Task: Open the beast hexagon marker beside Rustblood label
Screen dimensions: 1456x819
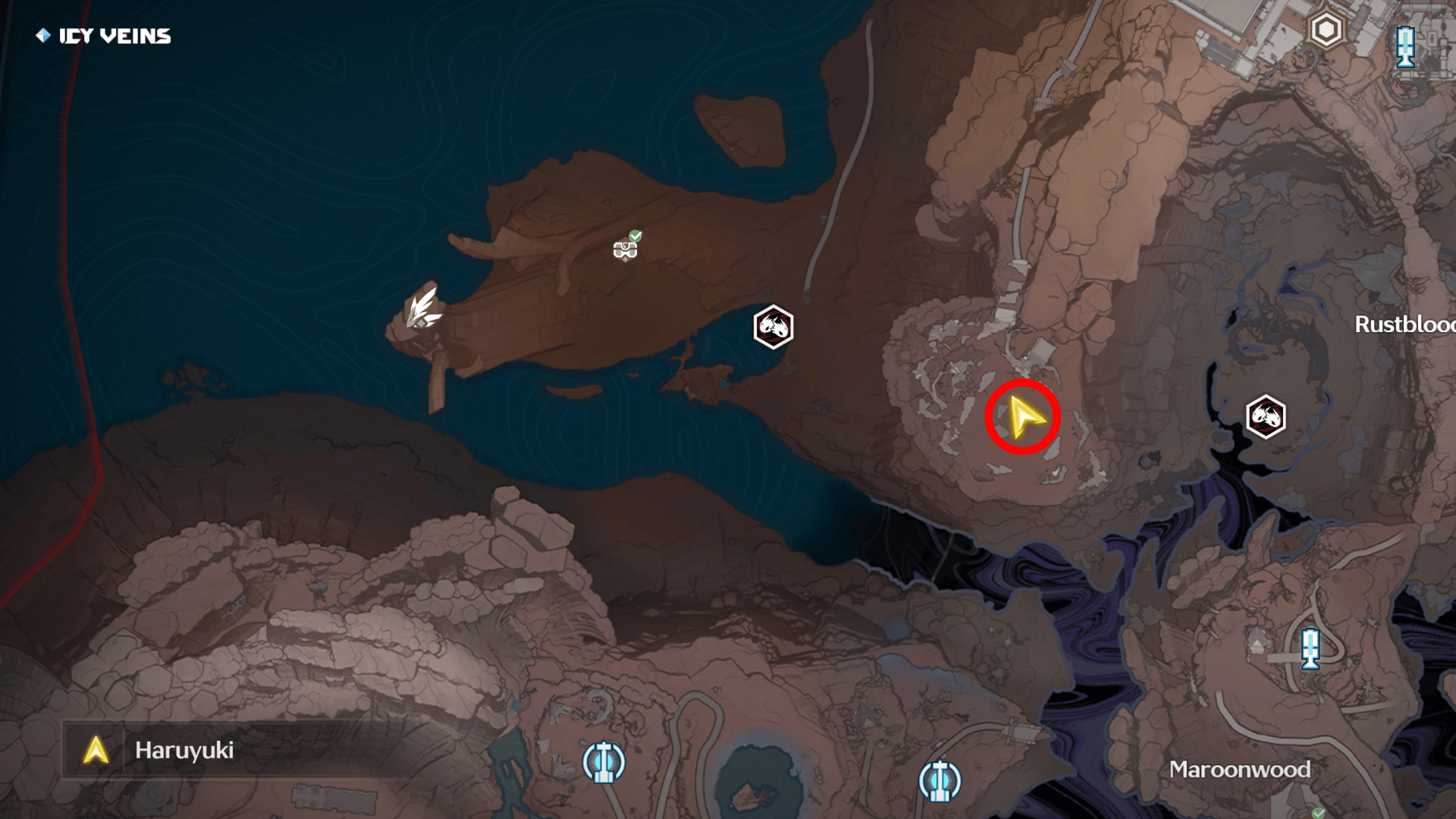Action: tap(1265, 416)
